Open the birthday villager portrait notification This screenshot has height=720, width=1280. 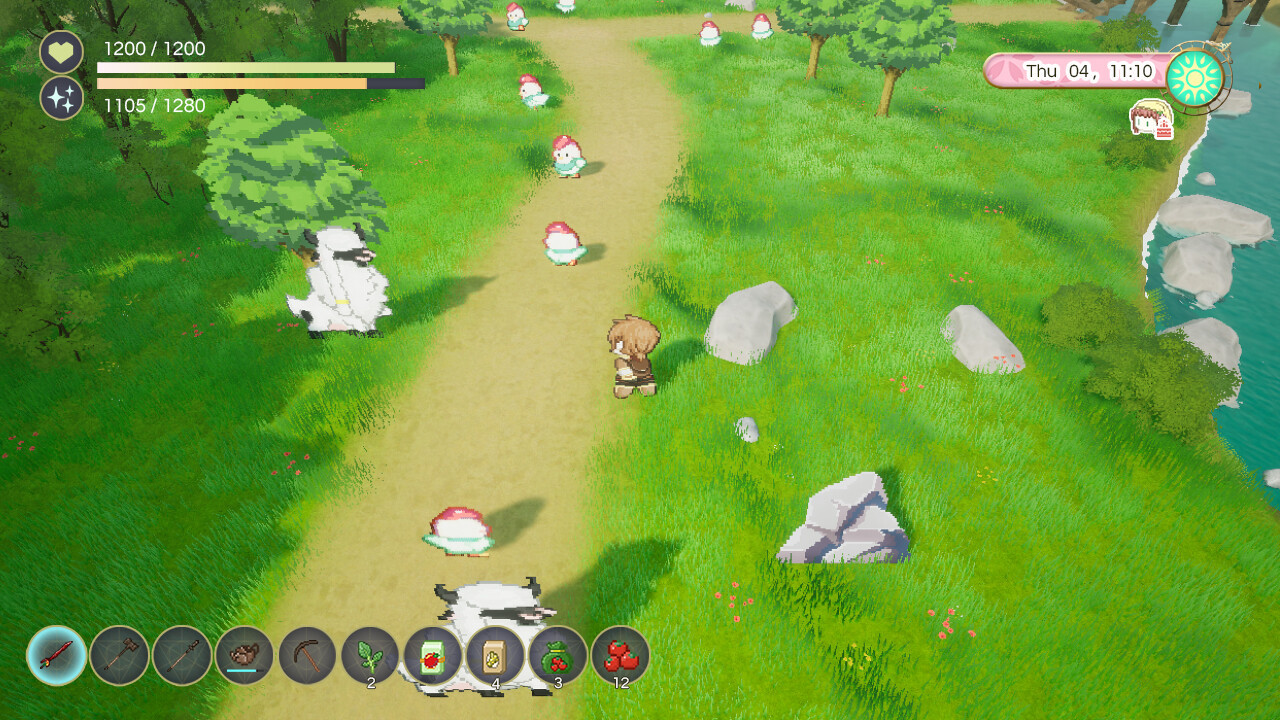pyautogui.click(x=1151, y=119)
